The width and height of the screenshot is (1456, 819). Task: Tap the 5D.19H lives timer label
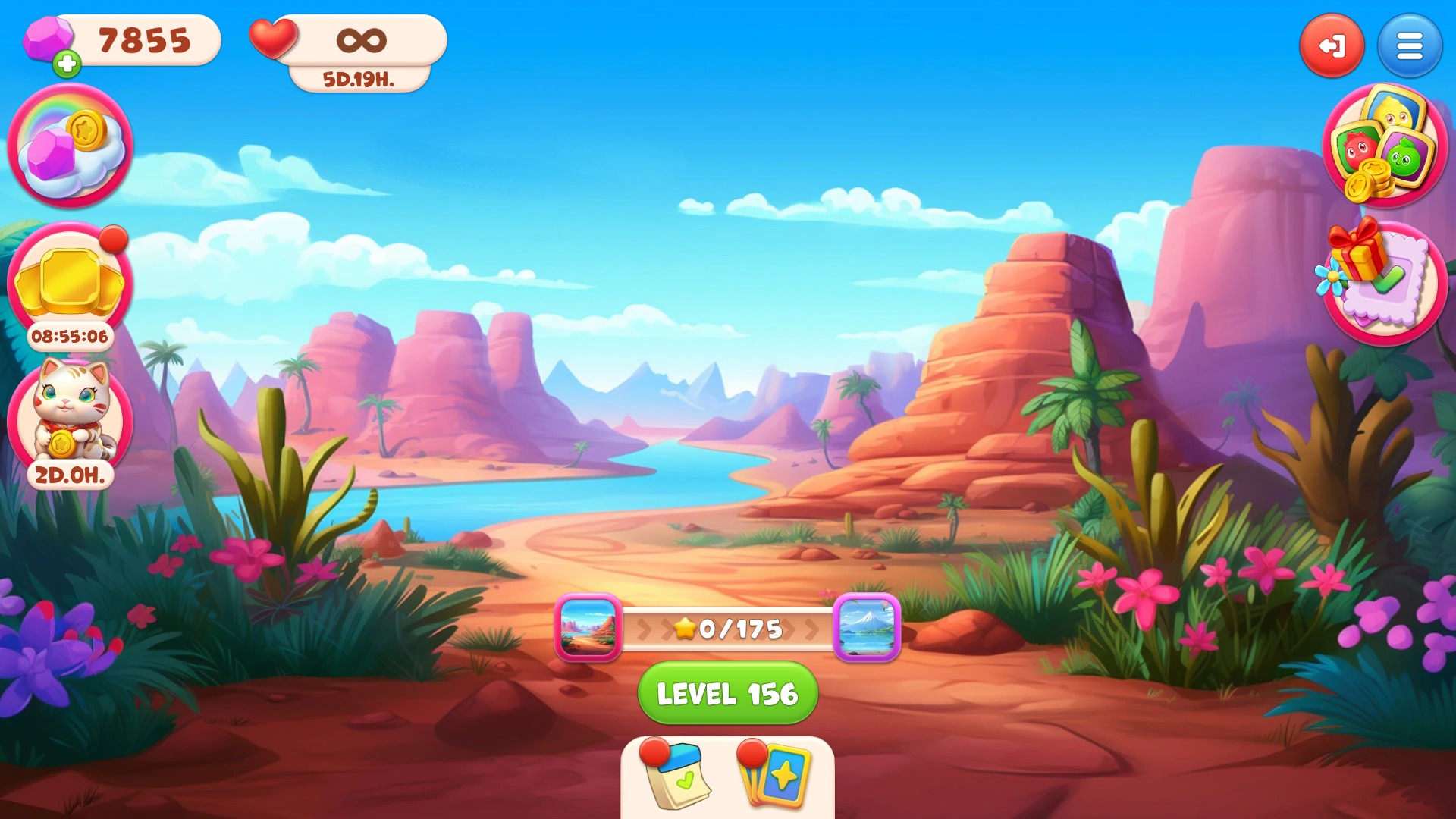click(356, 79)
